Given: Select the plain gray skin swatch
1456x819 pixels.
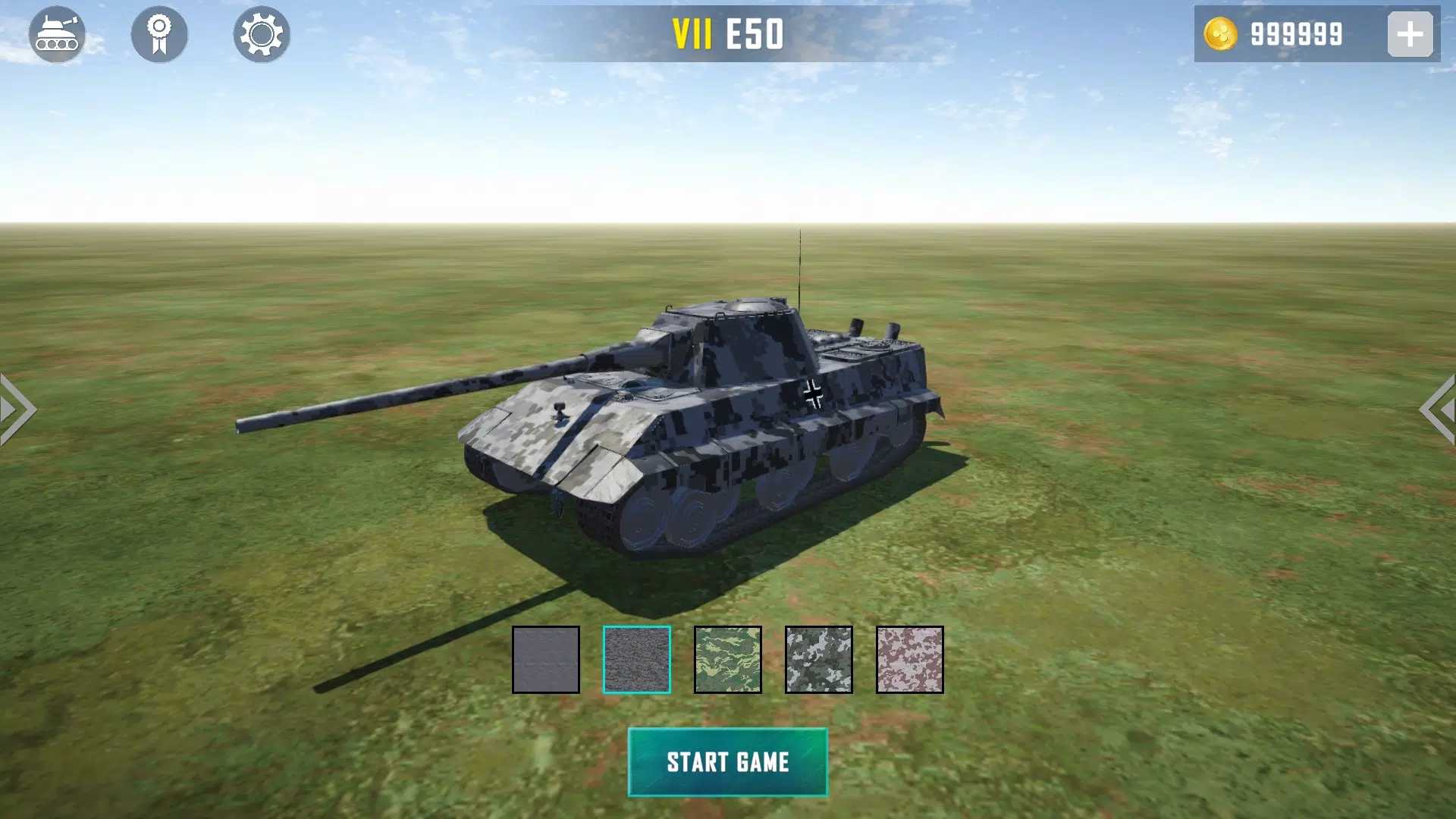Looking at the screenshot, I should point(546,660).
